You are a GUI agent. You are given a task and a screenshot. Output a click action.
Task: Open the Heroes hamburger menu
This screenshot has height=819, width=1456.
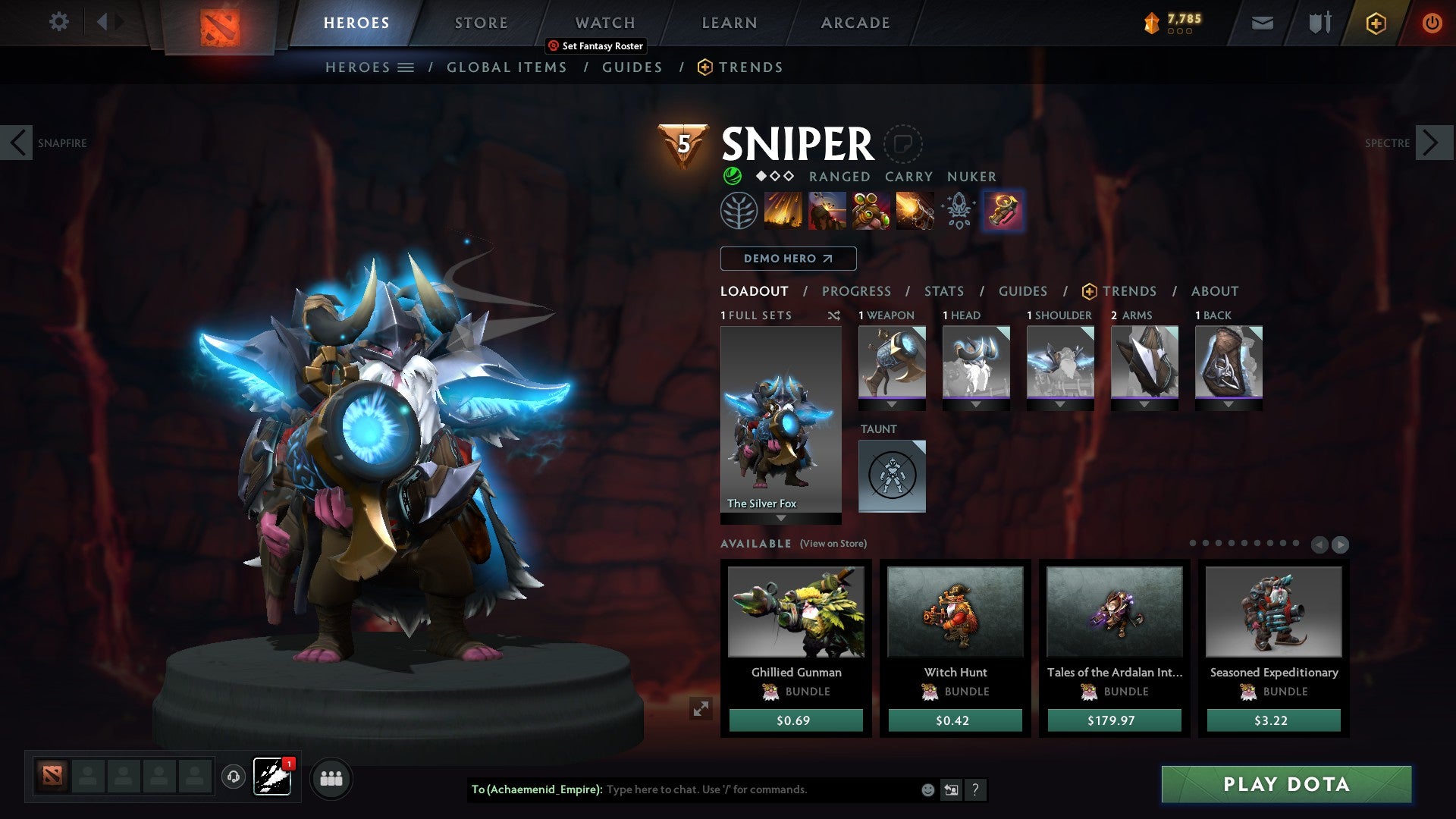point(407,67)
